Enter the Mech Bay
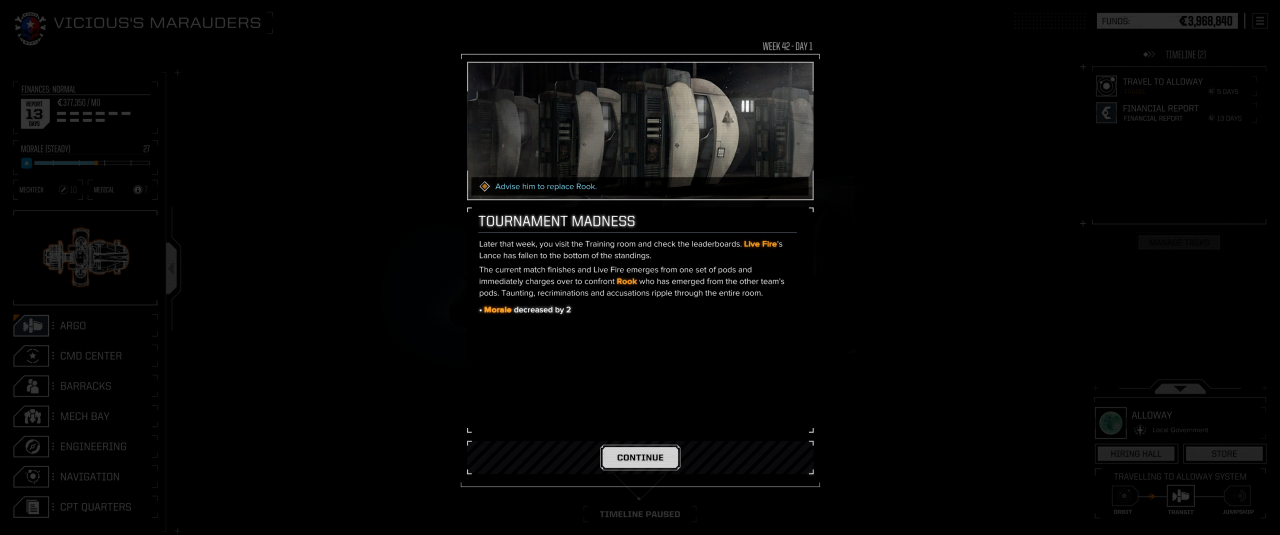Image resolution: width=1280 pixels, height=535 pixels. pos(84,416)
